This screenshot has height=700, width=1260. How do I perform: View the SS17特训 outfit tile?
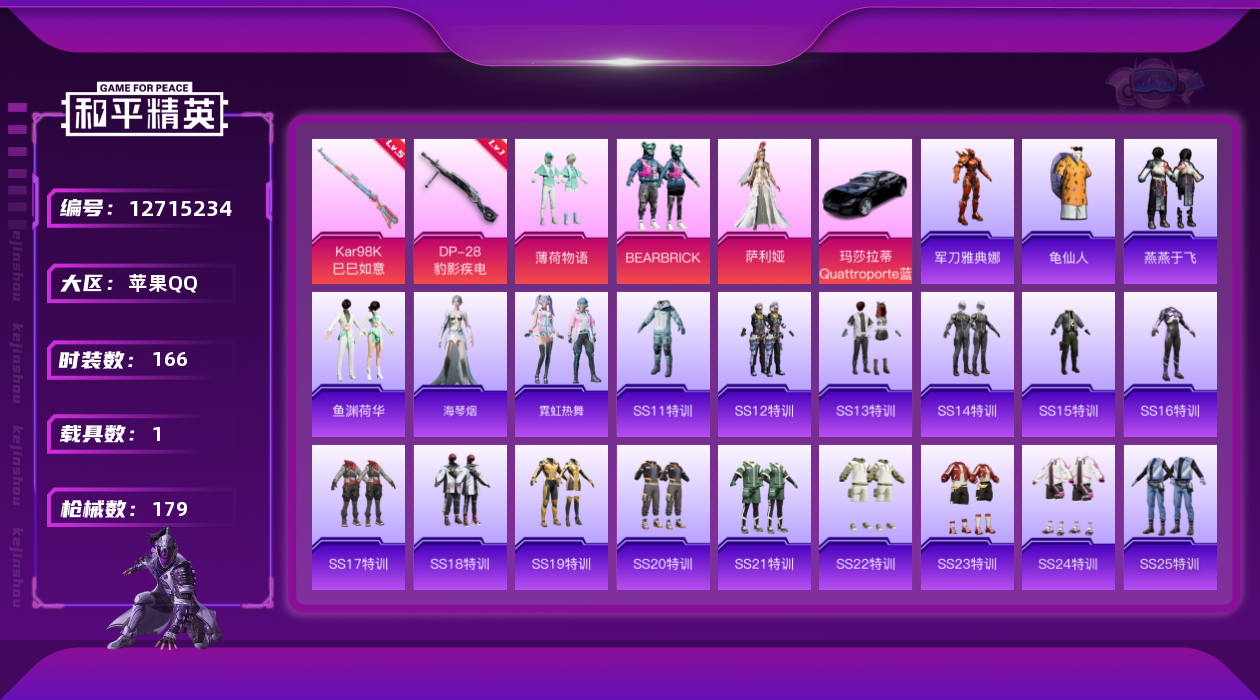pos(358,516)
